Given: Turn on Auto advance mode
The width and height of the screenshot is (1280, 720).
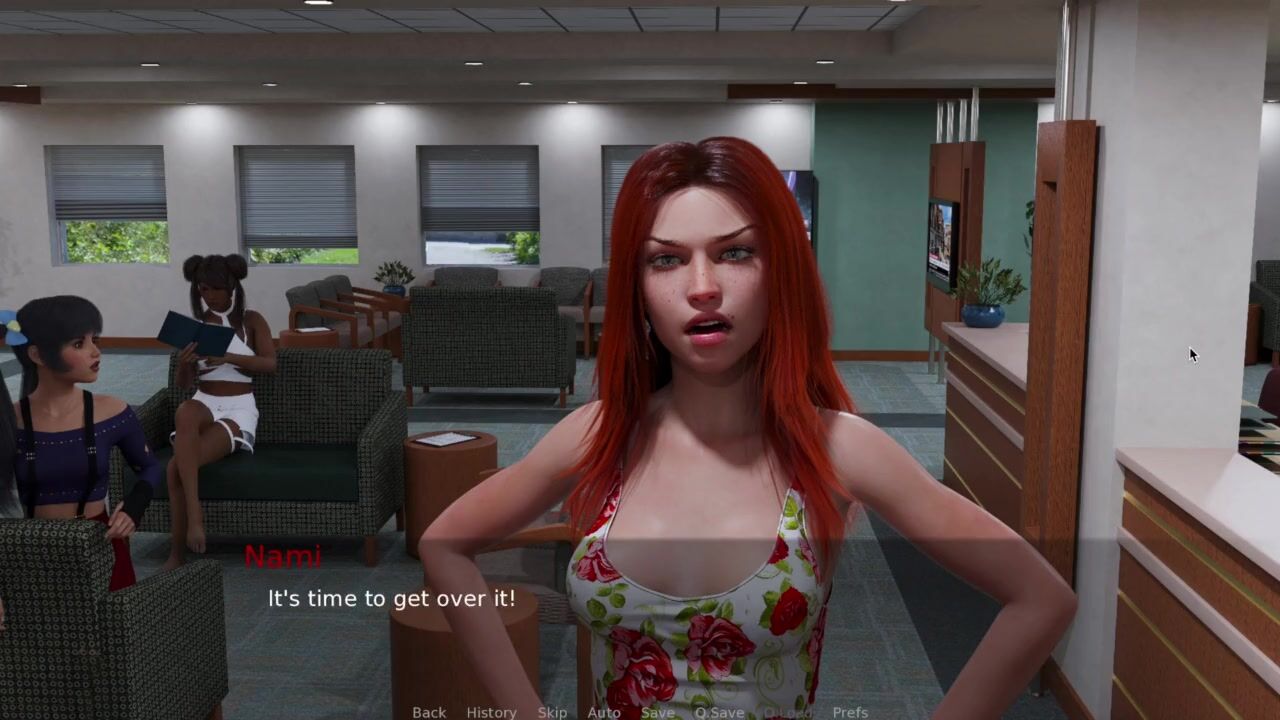Looking at the screenshot, I should (603, 712).
